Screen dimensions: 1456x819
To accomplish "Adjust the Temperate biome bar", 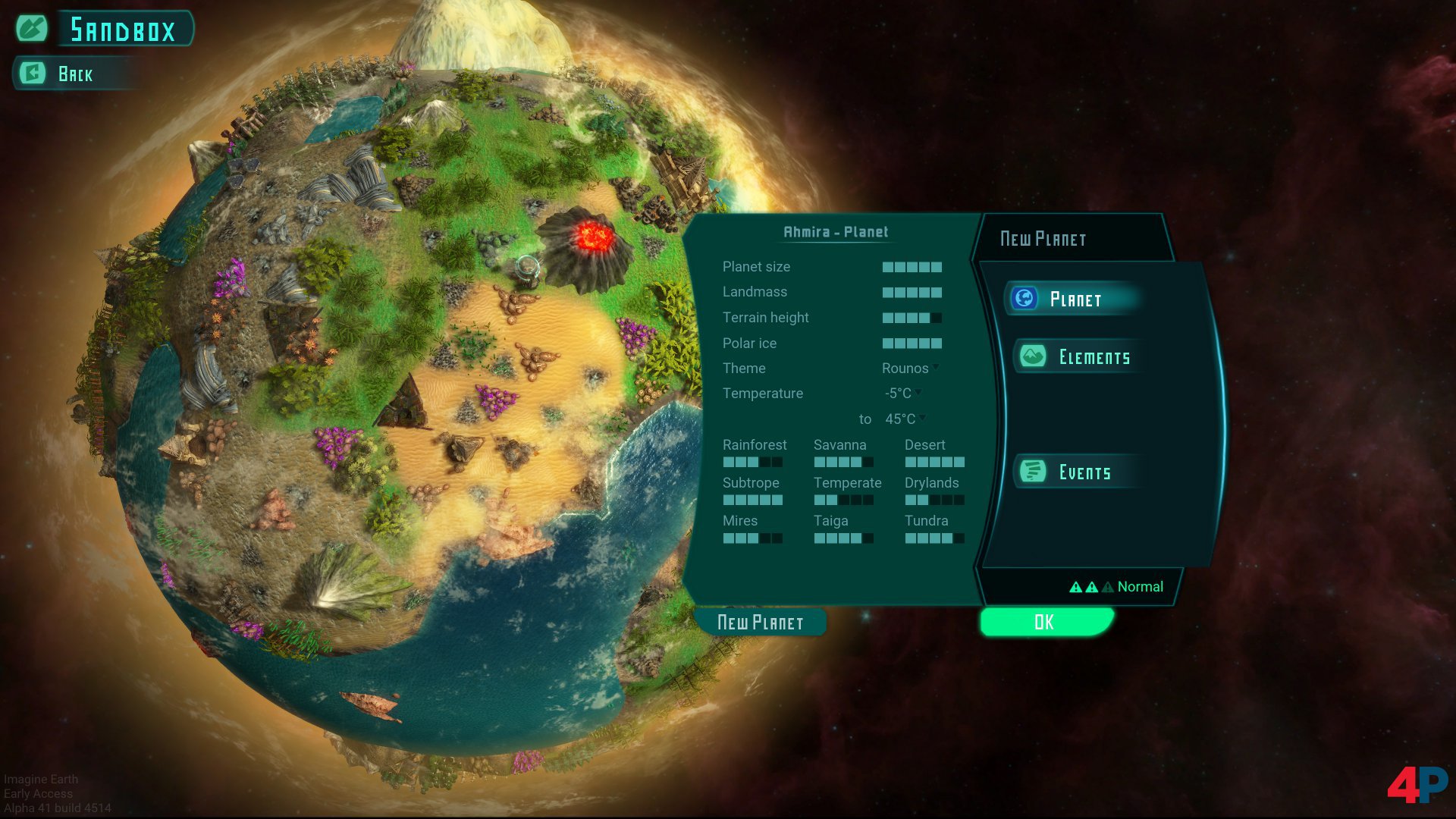I will click(843, 500).
